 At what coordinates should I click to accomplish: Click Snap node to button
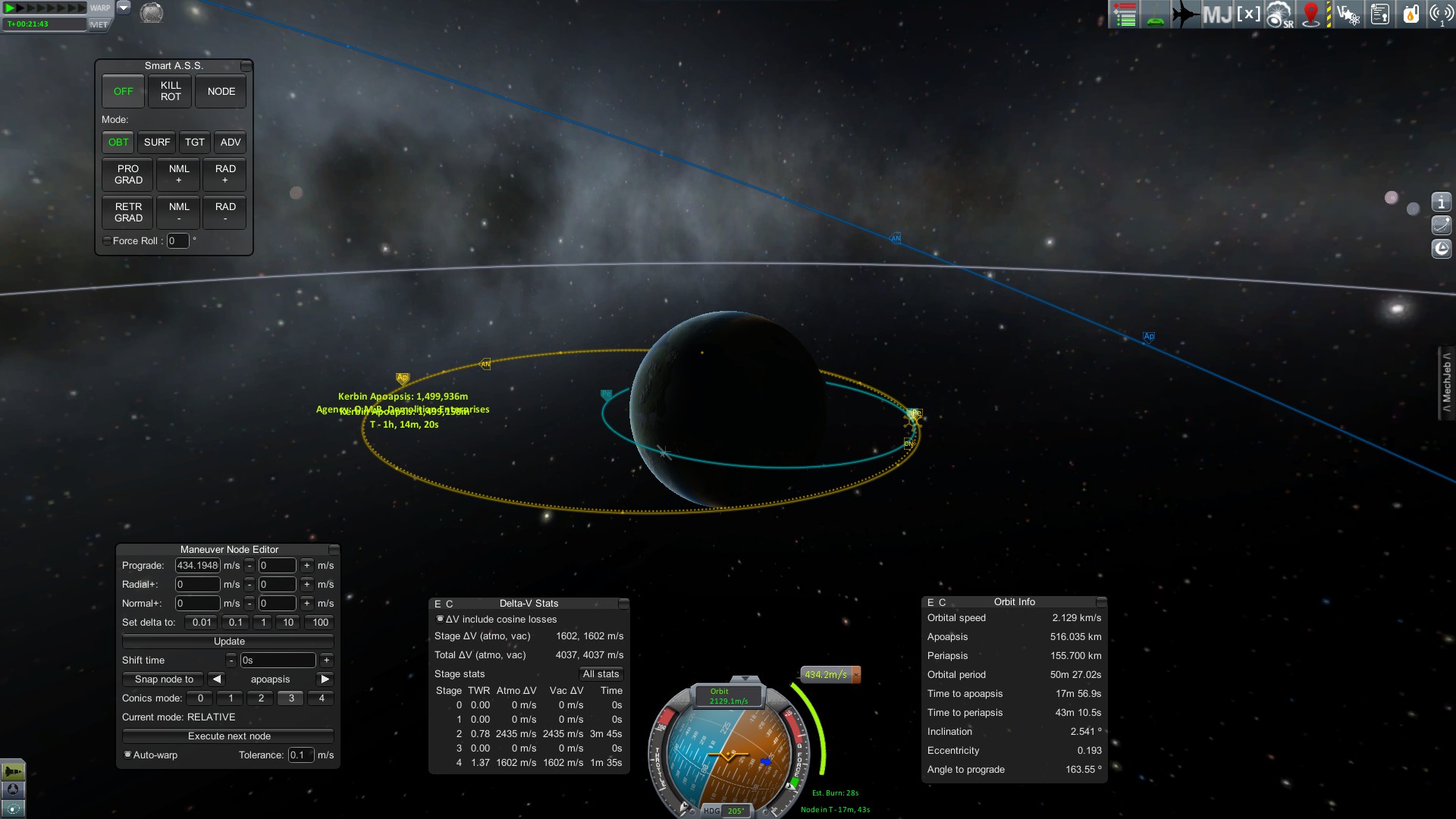click(164, 679)
